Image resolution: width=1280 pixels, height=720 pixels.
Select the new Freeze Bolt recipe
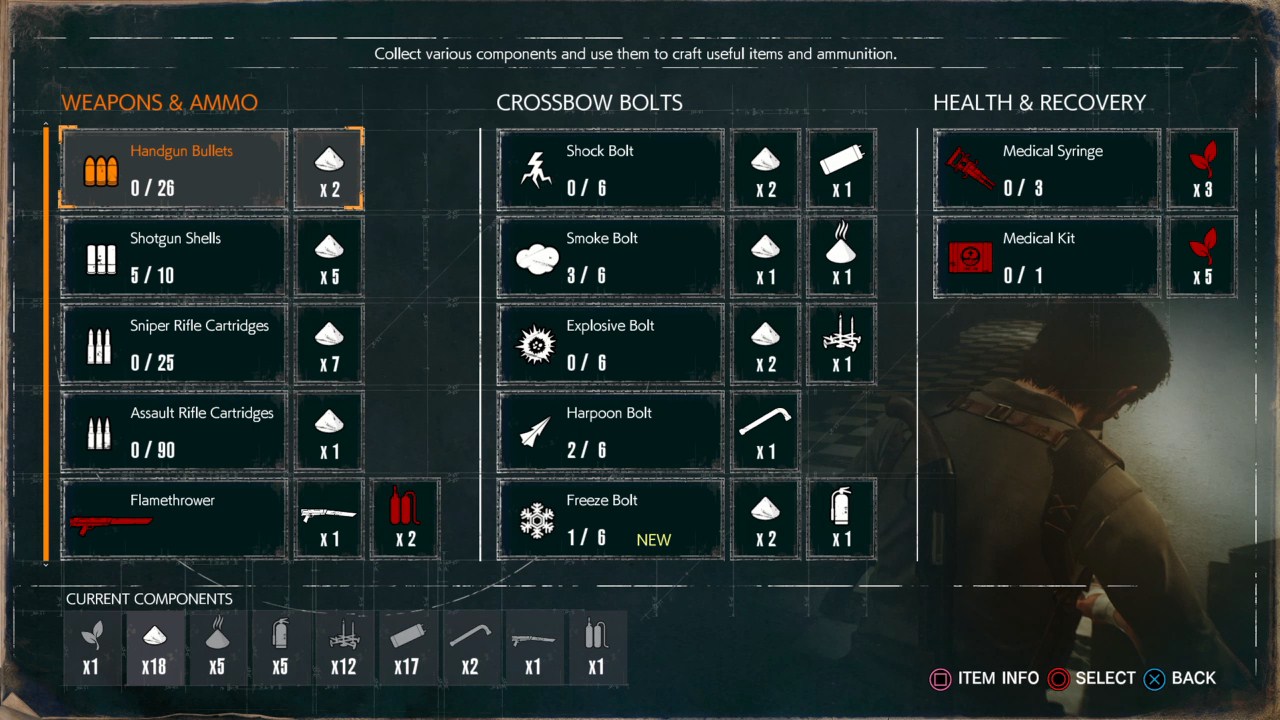[610, 518]
